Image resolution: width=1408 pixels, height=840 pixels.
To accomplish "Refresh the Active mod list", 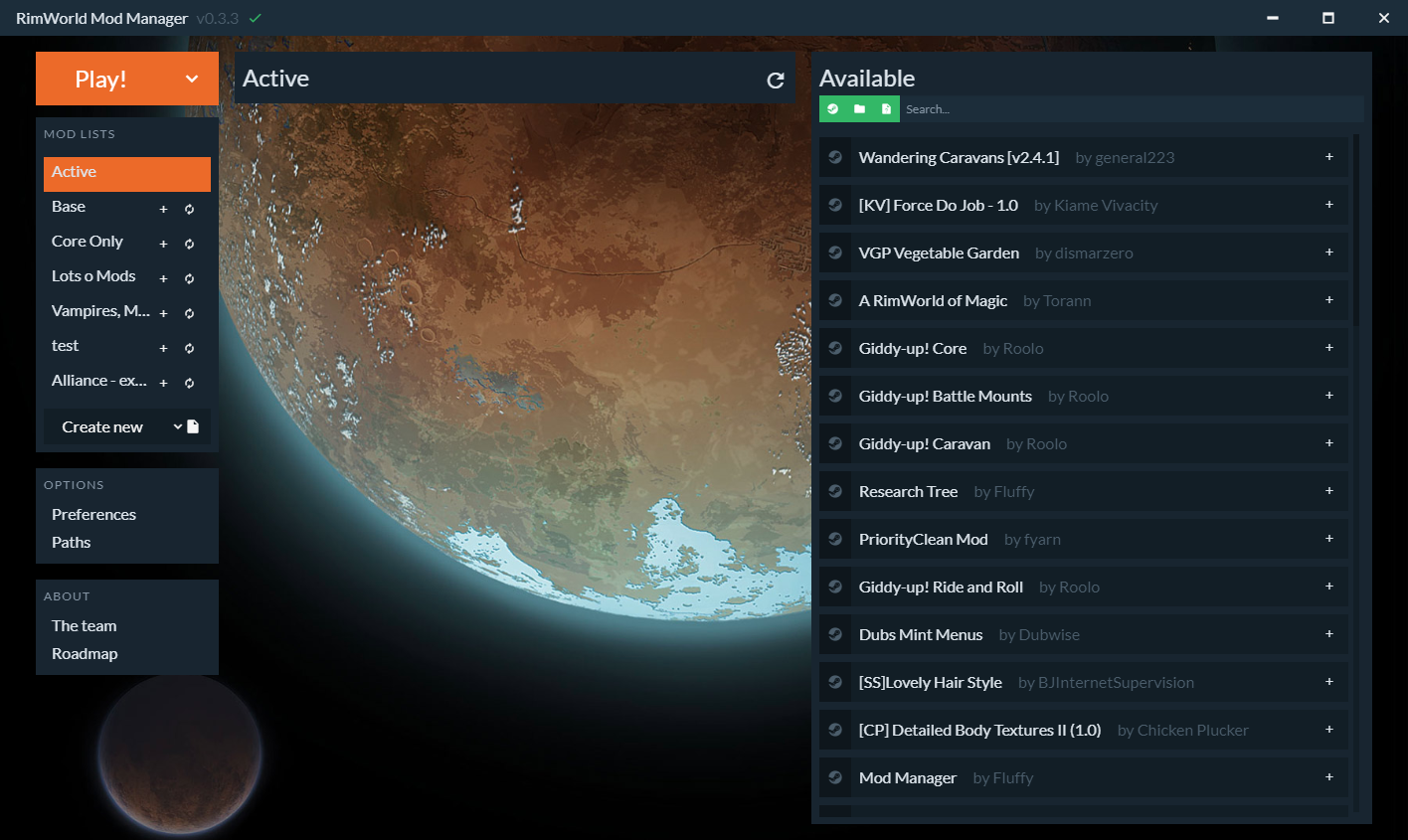I will point(777,82).
